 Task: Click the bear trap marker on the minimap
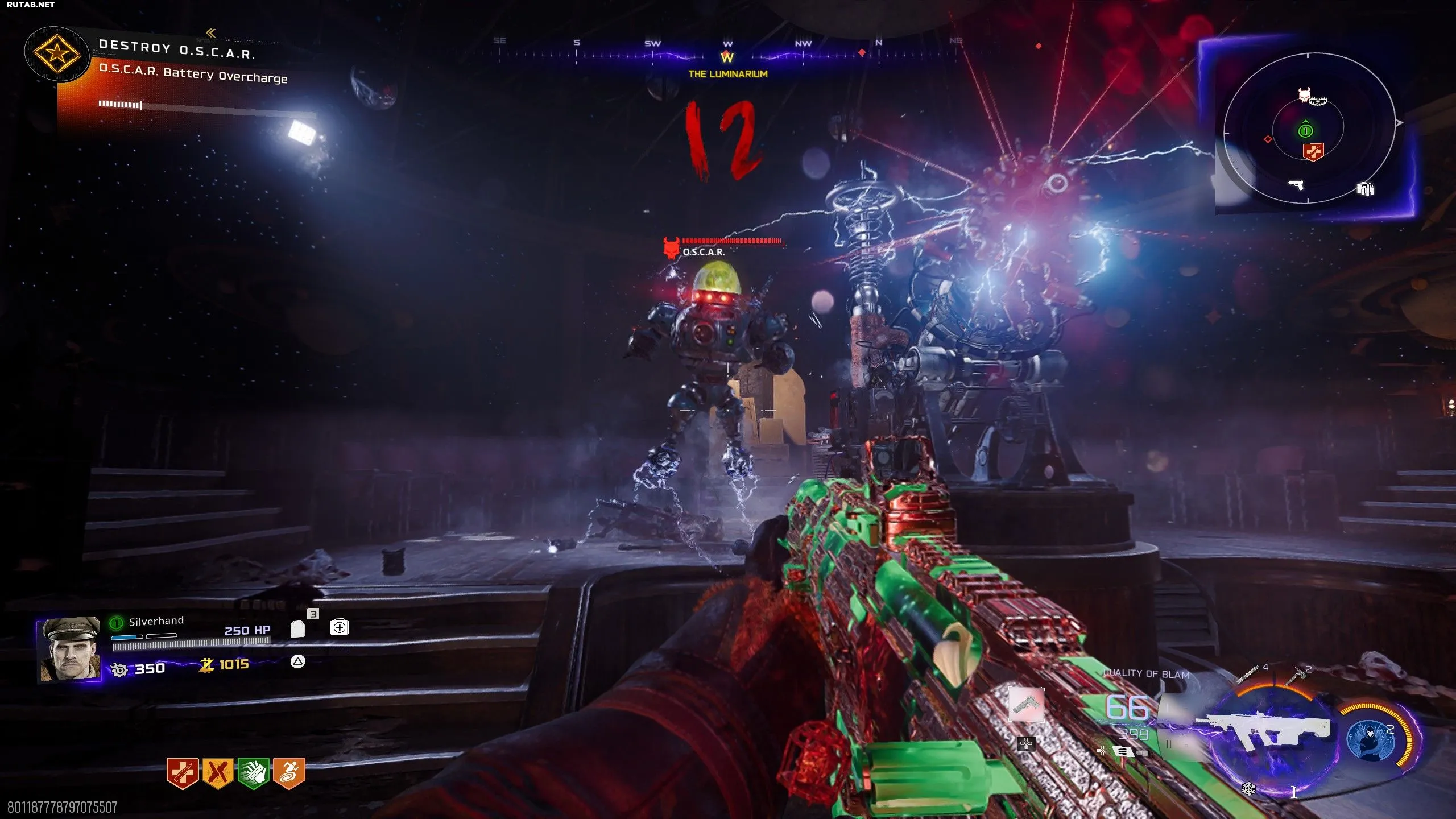1318,102
